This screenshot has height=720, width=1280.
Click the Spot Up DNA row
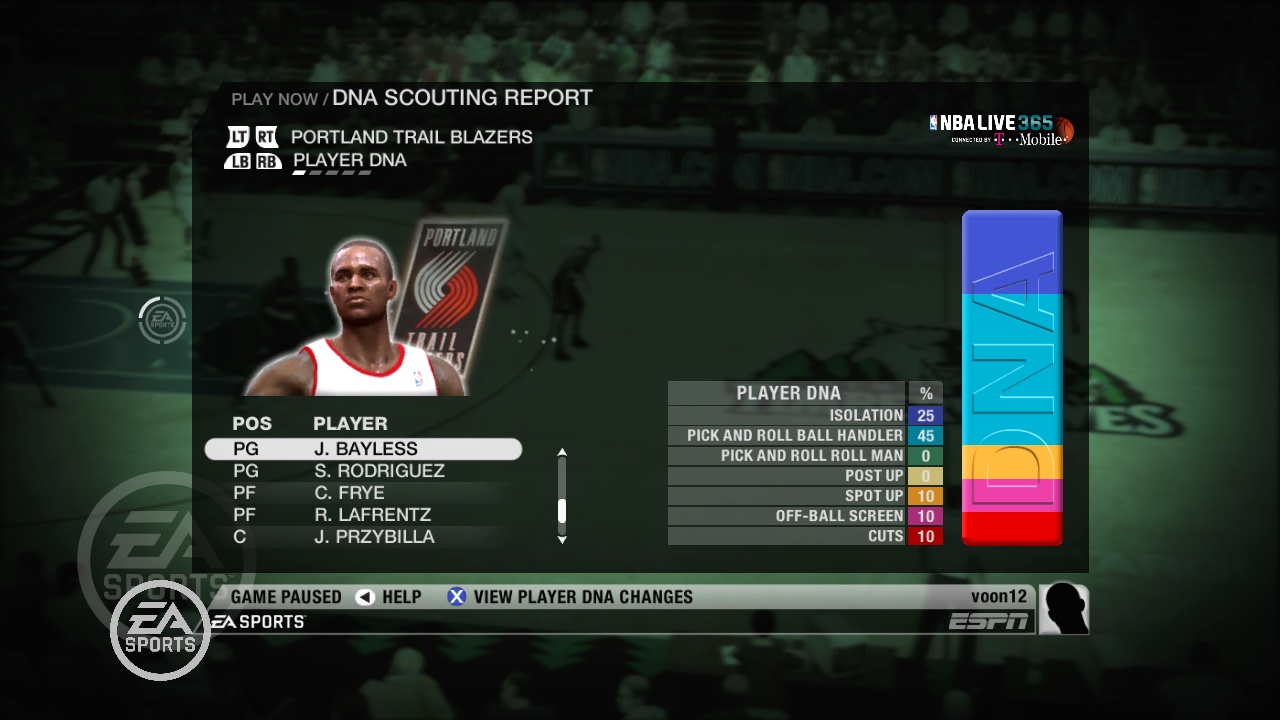point(805,496)
